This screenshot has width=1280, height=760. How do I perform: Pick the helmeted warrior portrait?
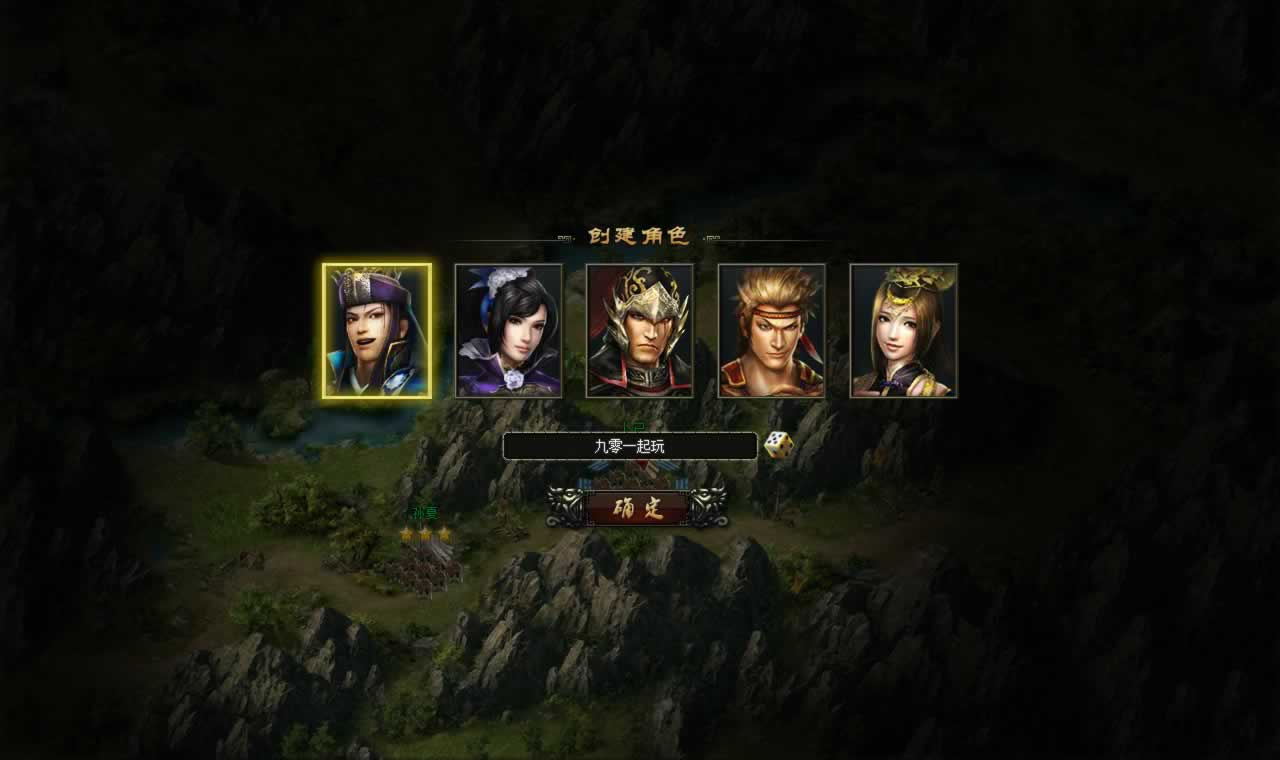coord(640,331)
